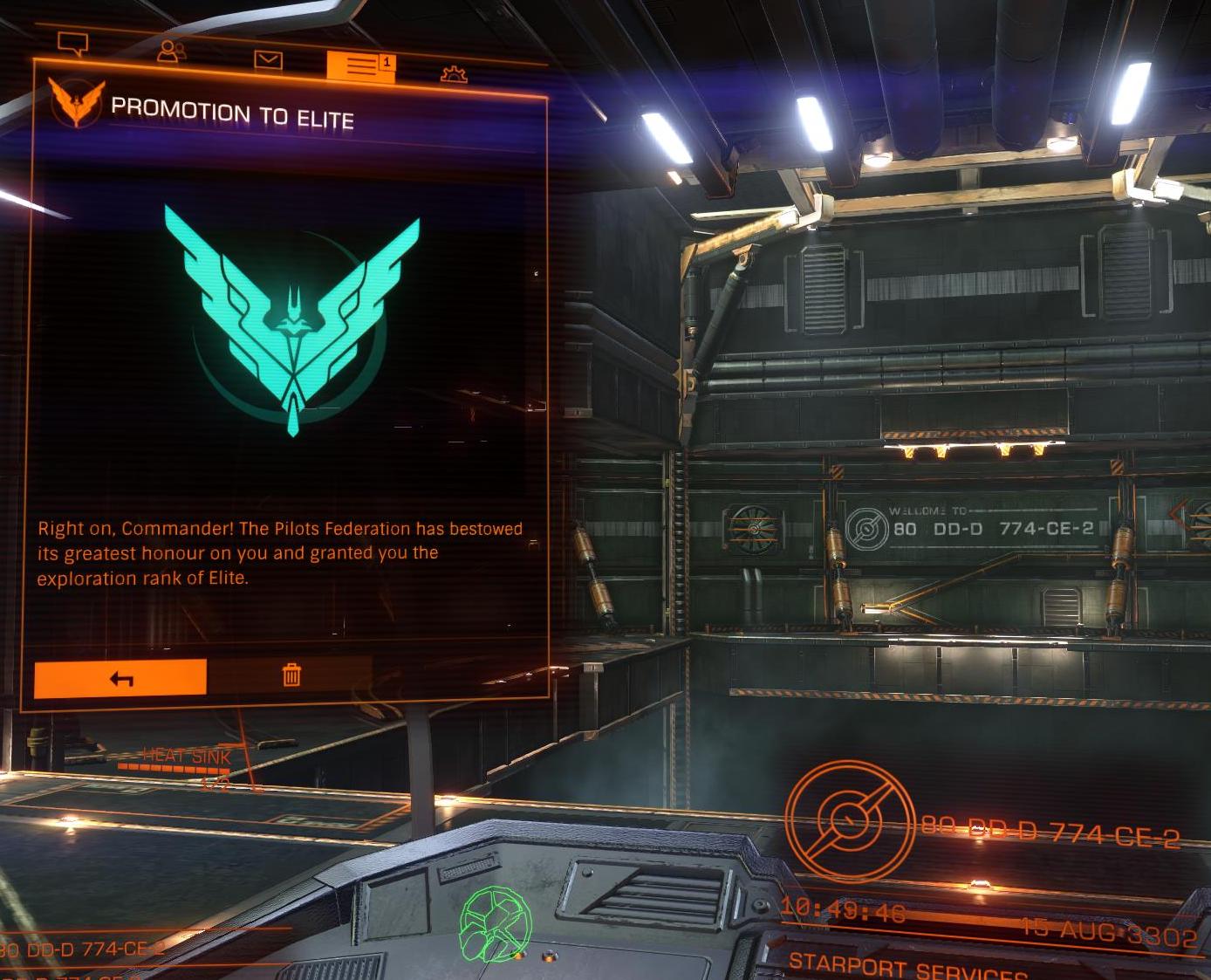Open the chat communications panel

(73, 43)
